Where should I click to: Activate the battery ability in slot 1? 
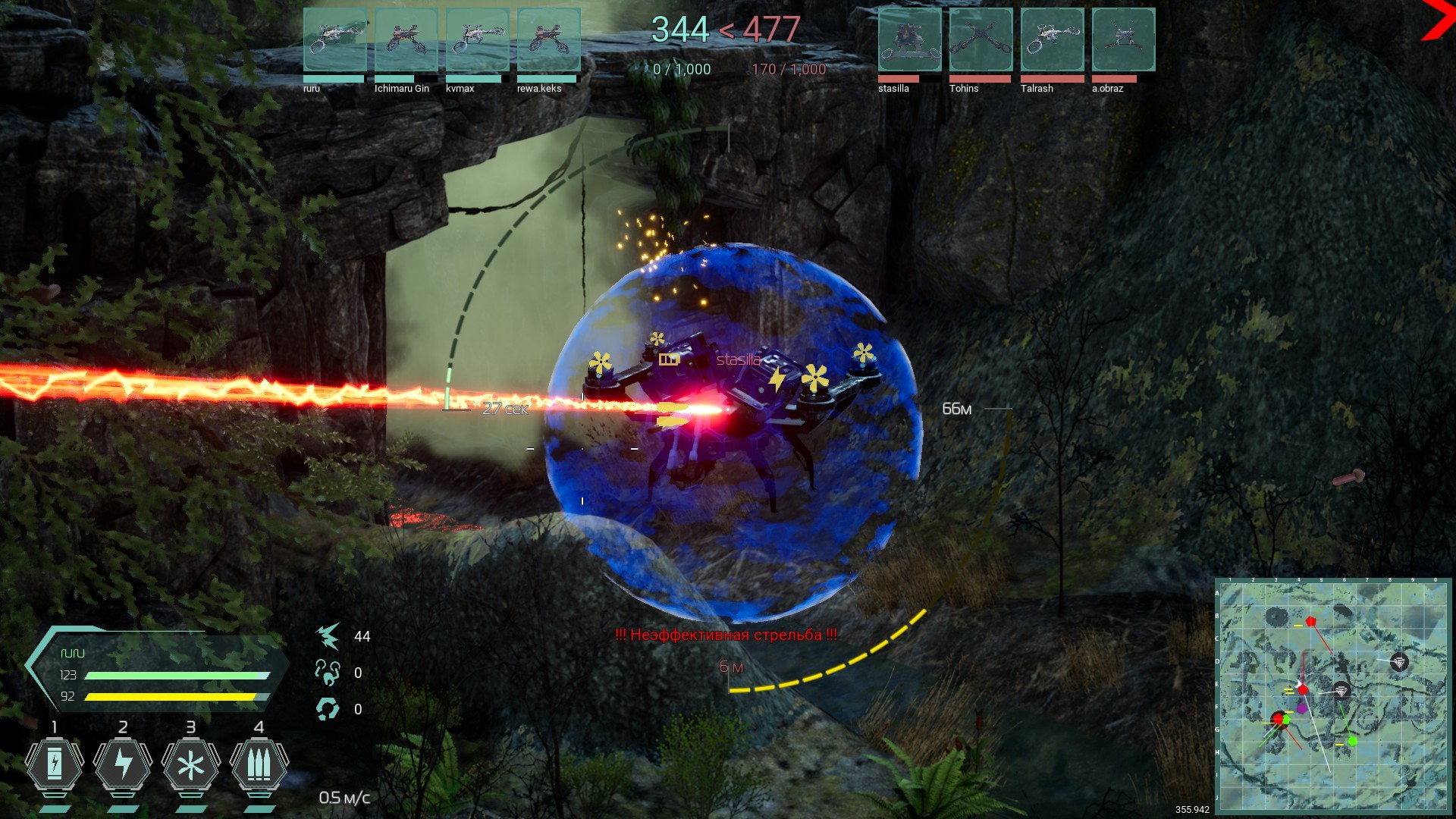pos(55,766)
